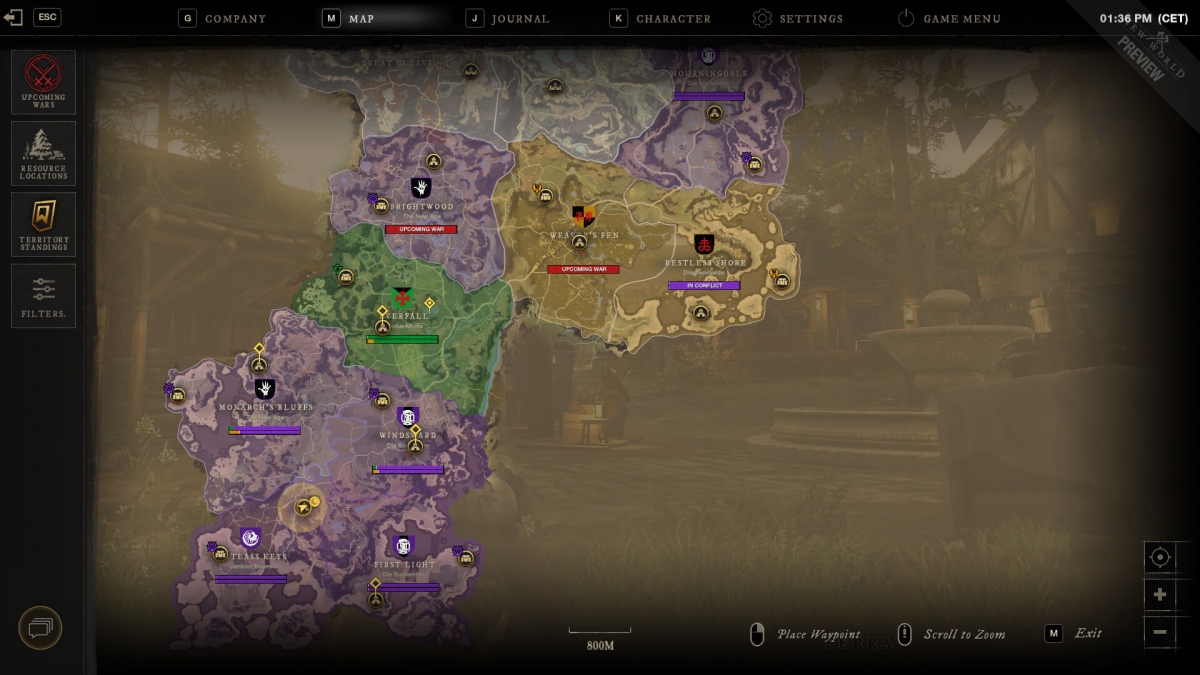Select the Restless Shore territory emblem

[704, 245]
